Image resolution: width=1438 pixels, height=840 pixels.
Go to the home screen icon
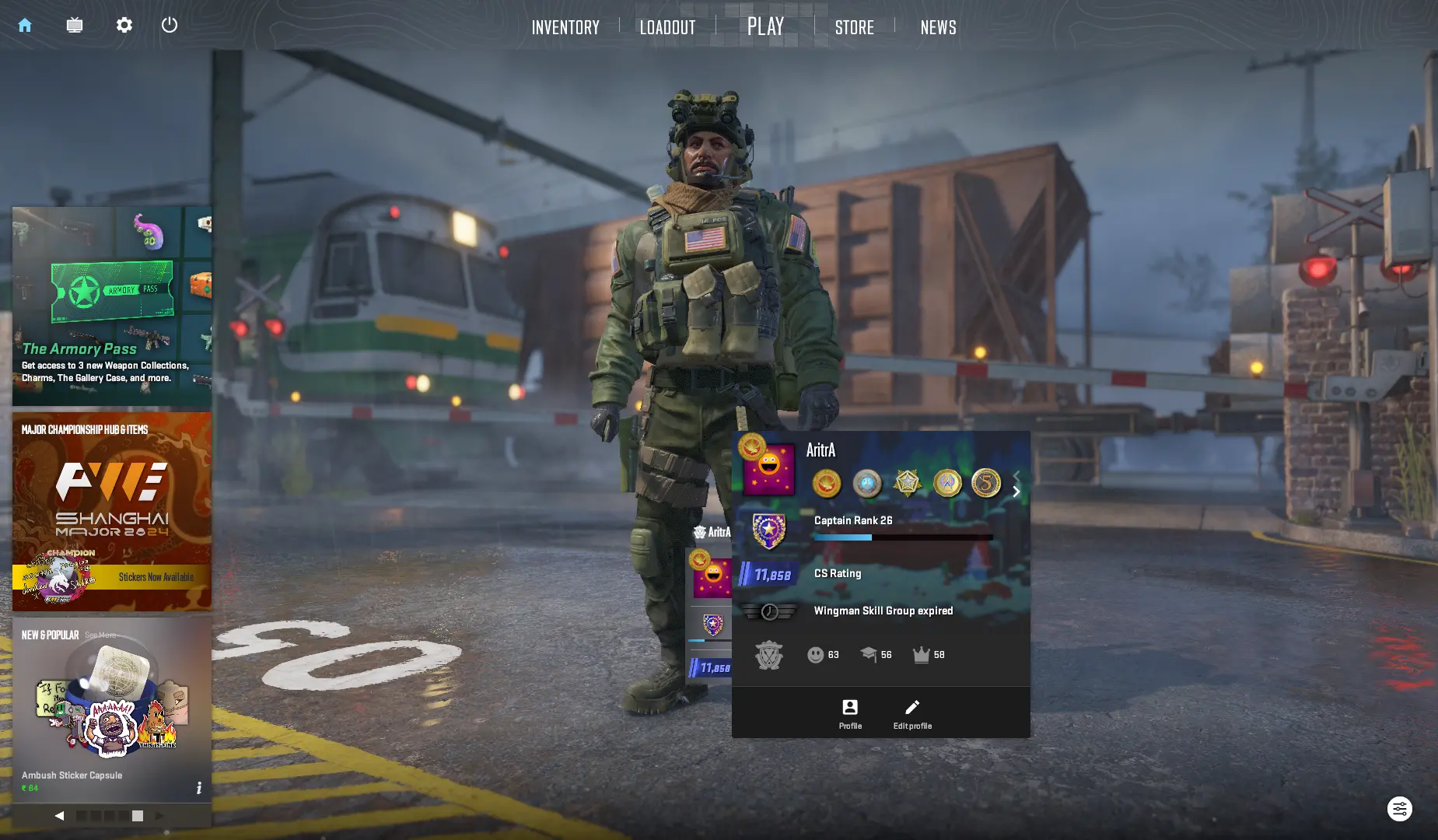(25, 26)
